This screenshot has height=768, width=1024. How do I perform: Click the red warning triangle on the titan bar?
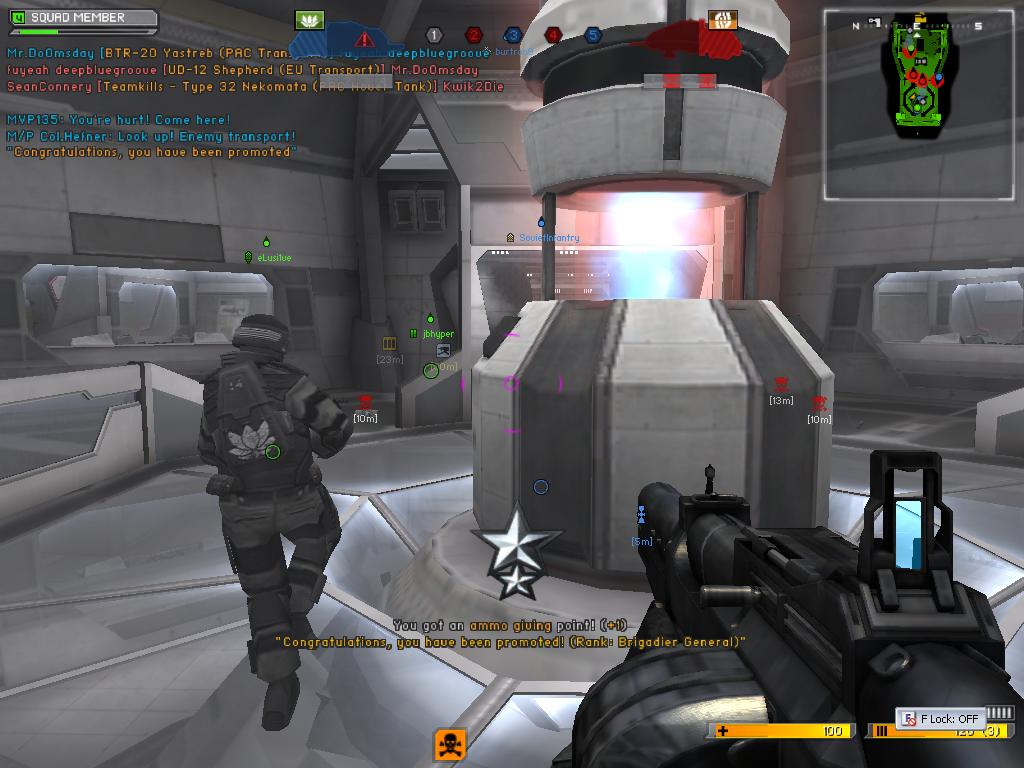[x=365, y=39]
